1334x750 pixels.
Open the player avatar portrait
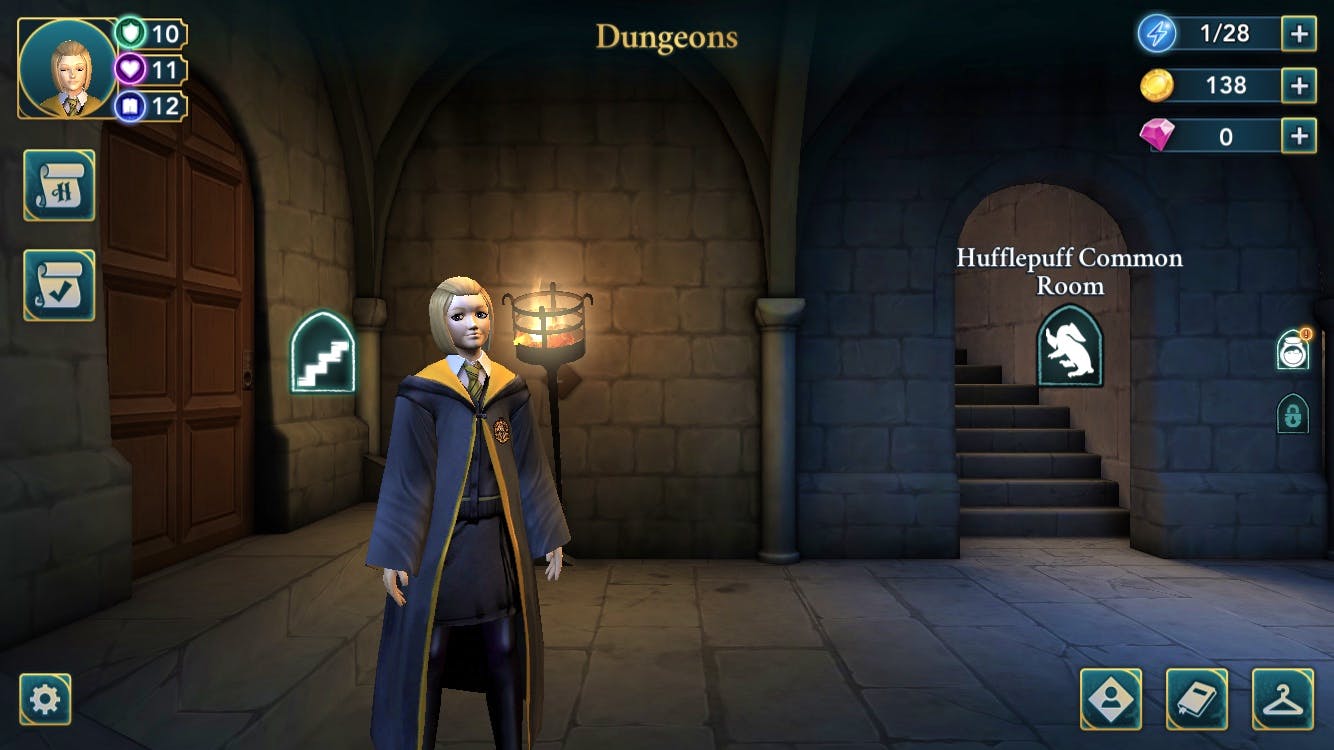(x=68, y=68)
